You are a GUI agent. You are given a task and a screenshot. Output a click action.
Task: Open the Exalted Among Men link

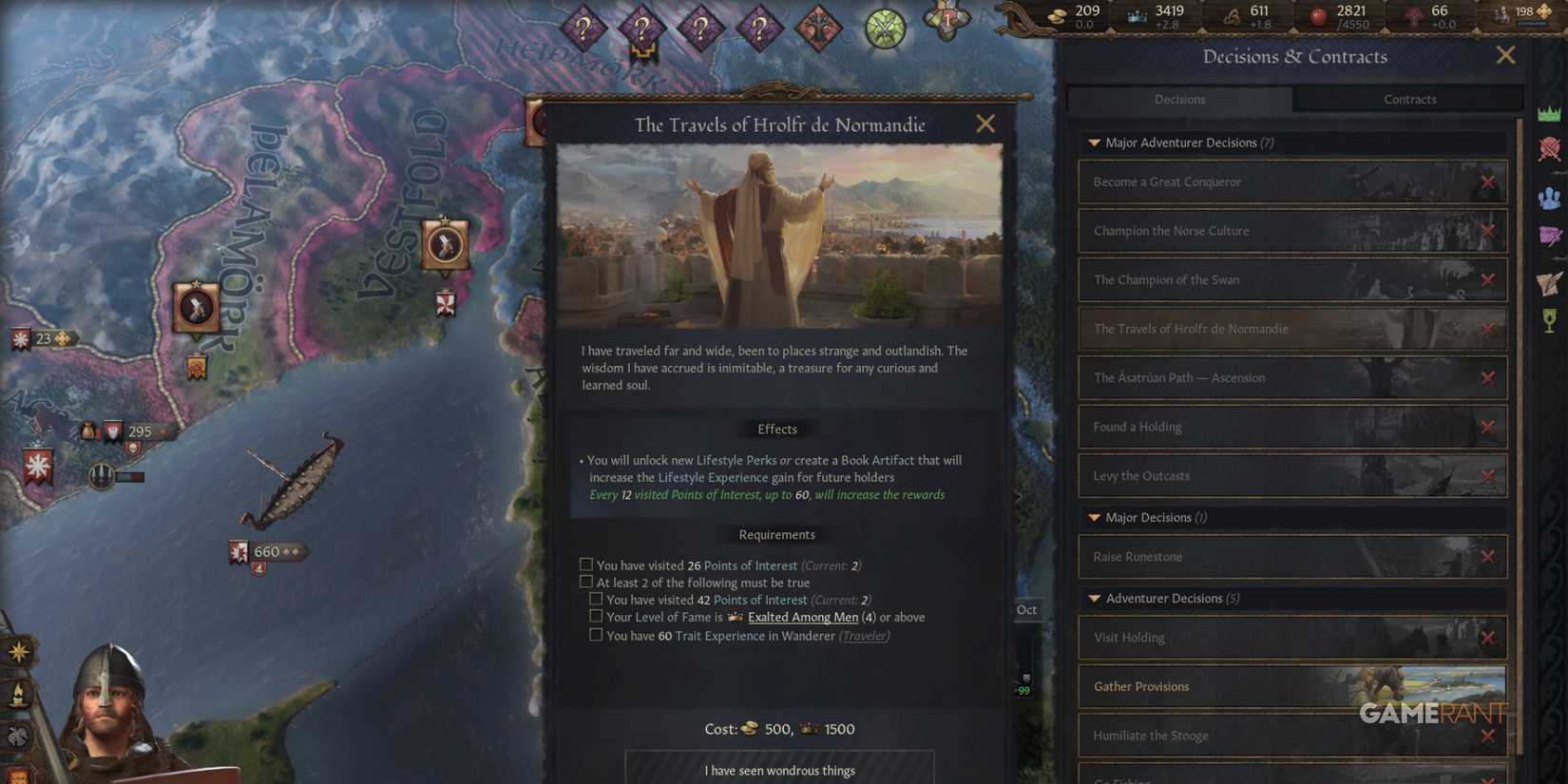(803, 617)
